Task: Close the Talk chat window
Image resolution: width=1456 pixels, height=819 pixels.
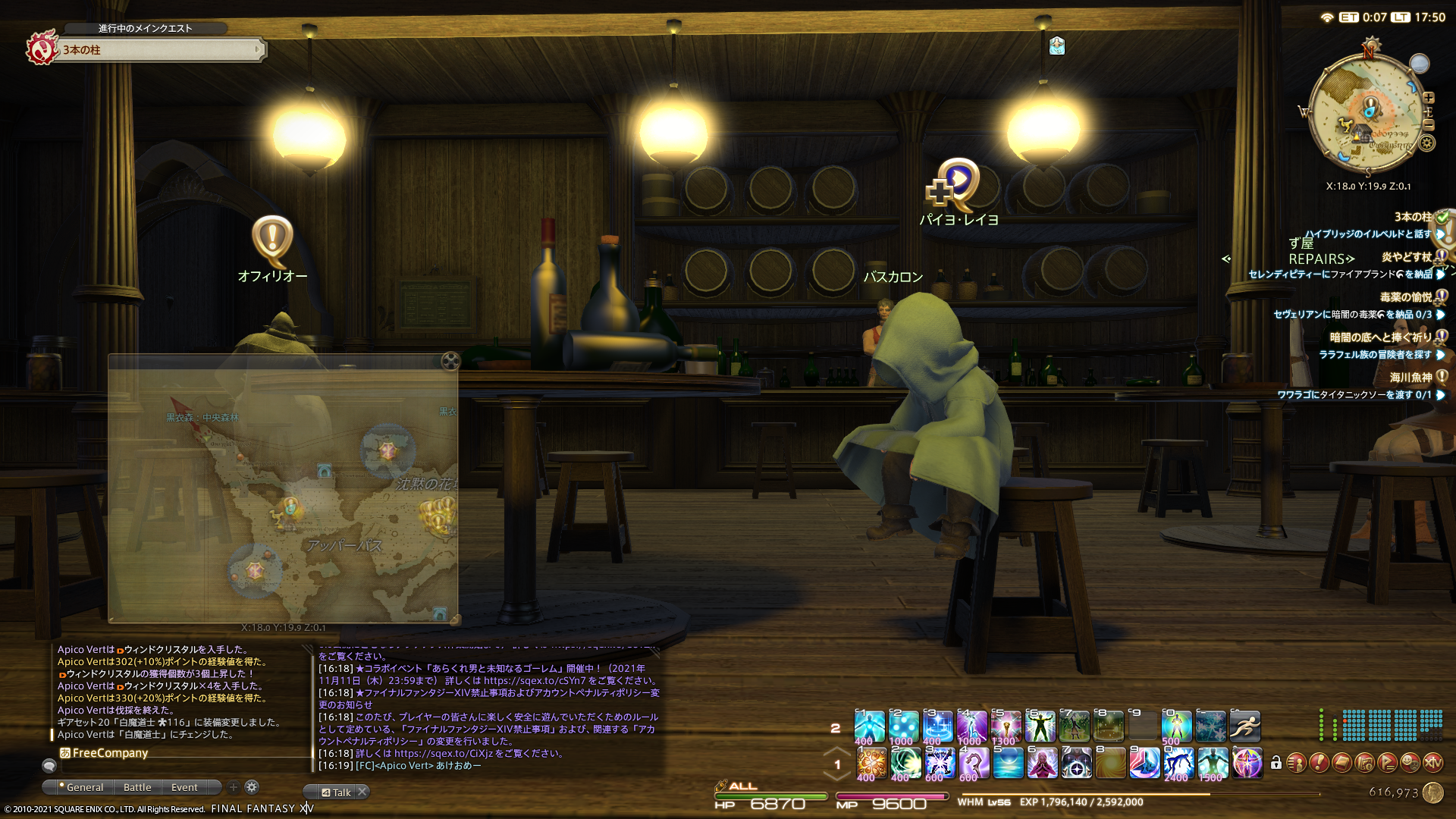Action: coord(362,792)
